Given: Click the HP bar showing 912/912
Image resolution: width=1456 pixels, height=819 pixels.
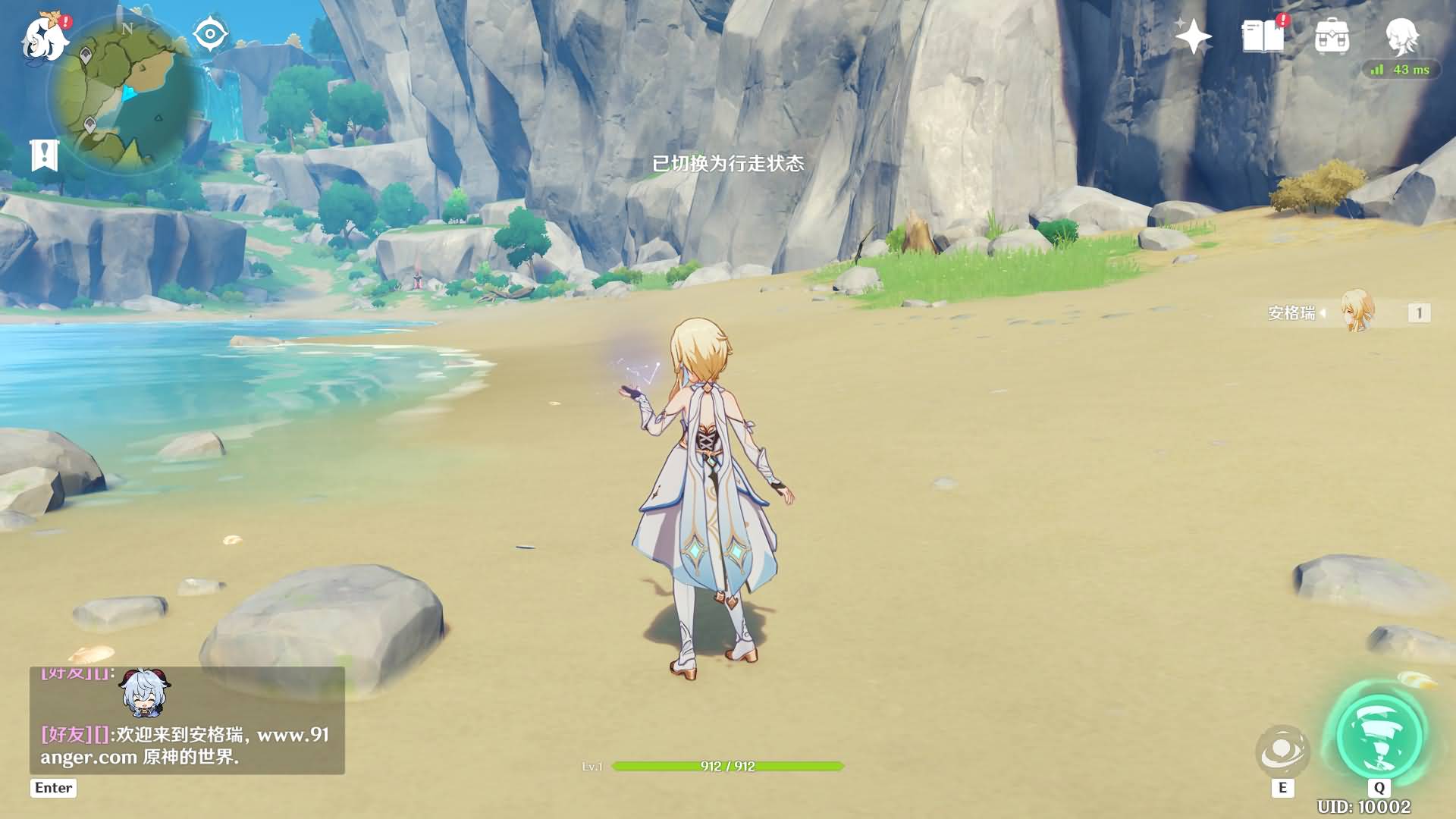Looking at the screenshot, I should tap(726, 765).
